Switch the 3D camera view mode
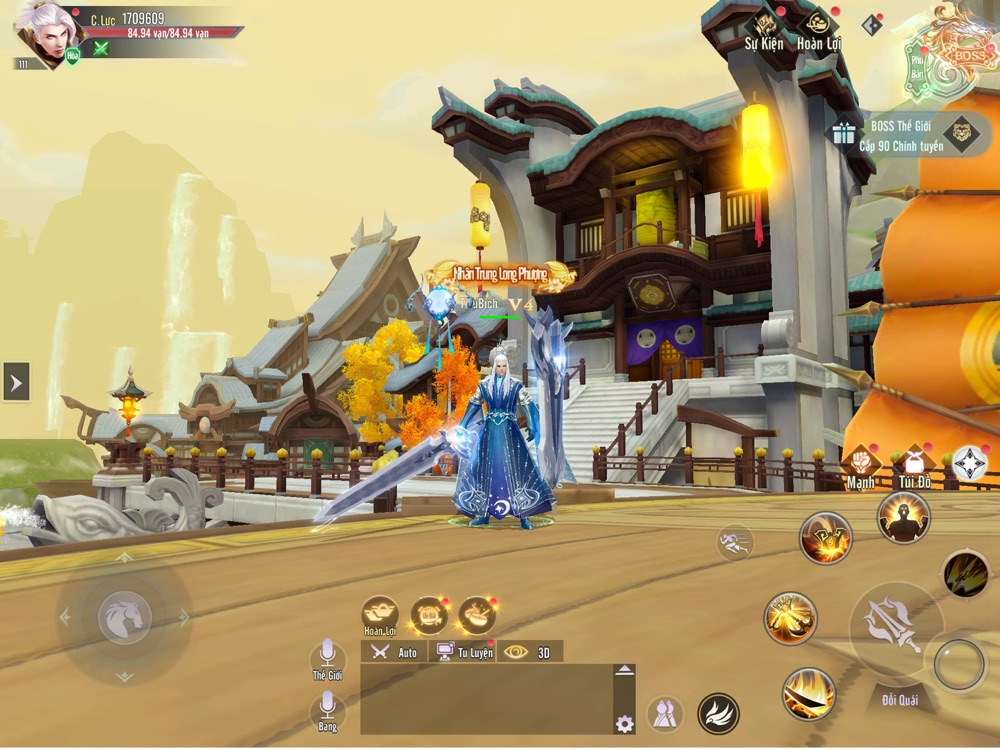This screenshot has height=750, width=1000. (530, 652)
